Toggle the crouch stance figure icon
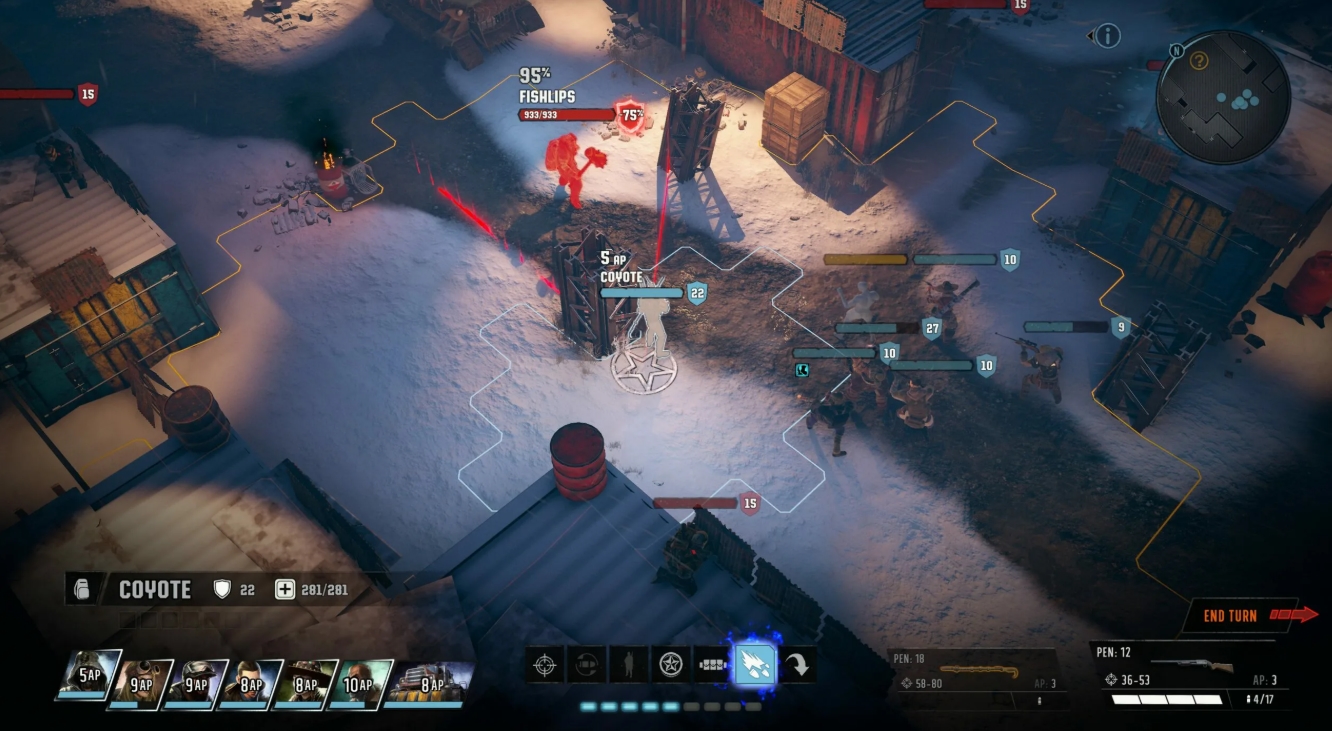This screenshot has height=731, width=1332. click(x=626, y=663)
